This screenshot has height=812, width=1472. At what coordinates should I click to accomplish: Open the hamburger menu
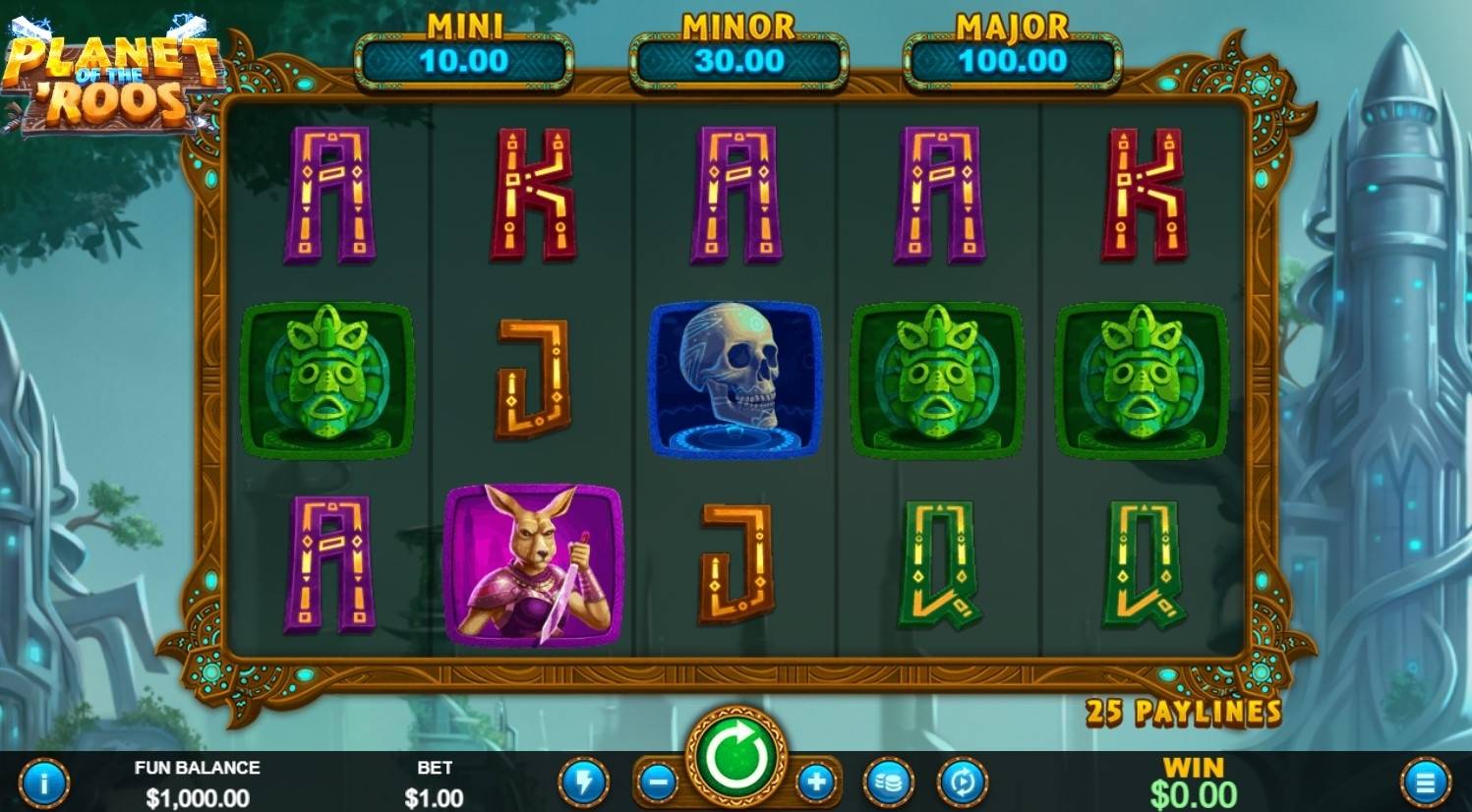pyautogui.click(x=1425, y=783)
